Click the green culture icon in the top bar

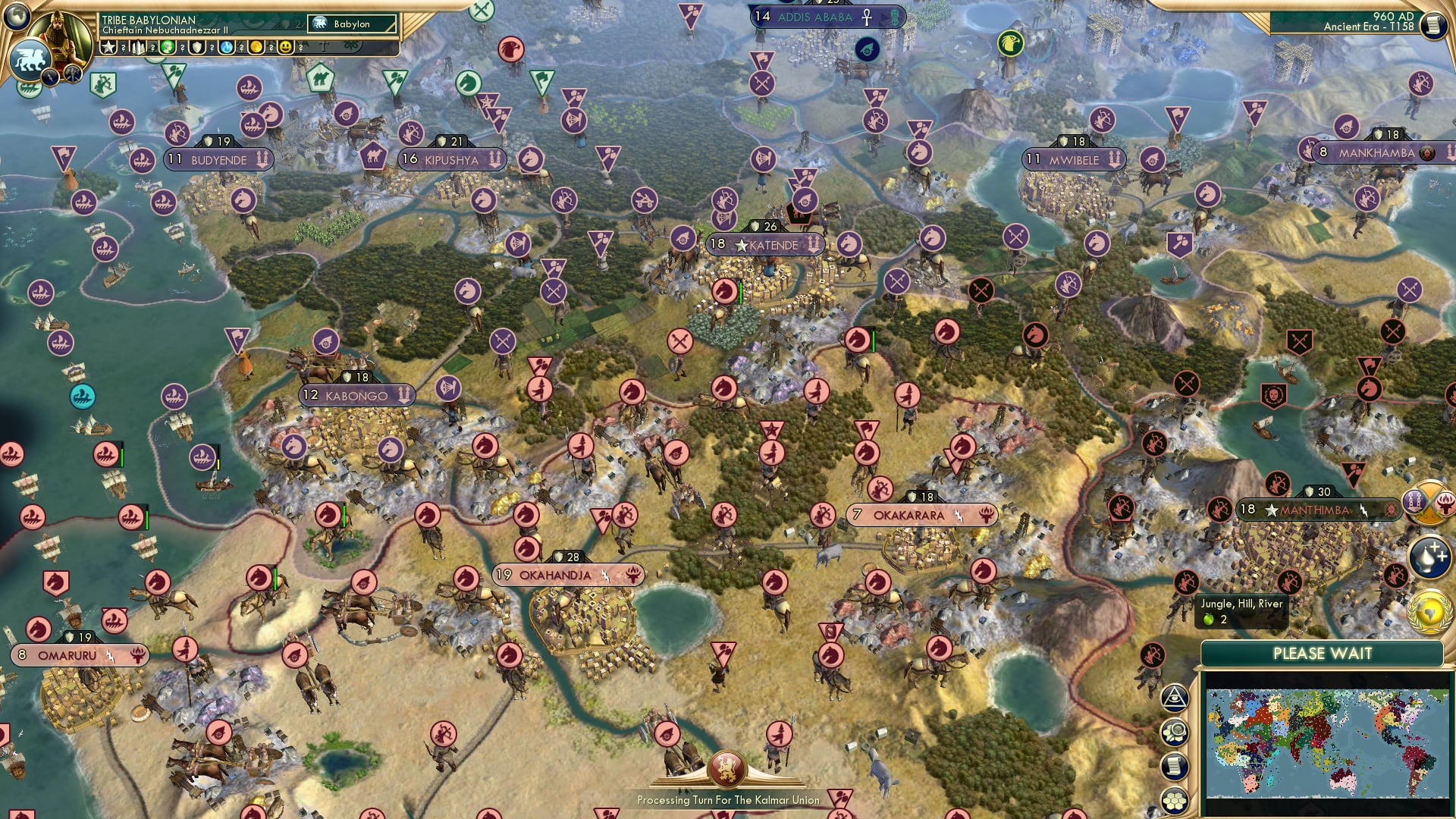point(167,47)
